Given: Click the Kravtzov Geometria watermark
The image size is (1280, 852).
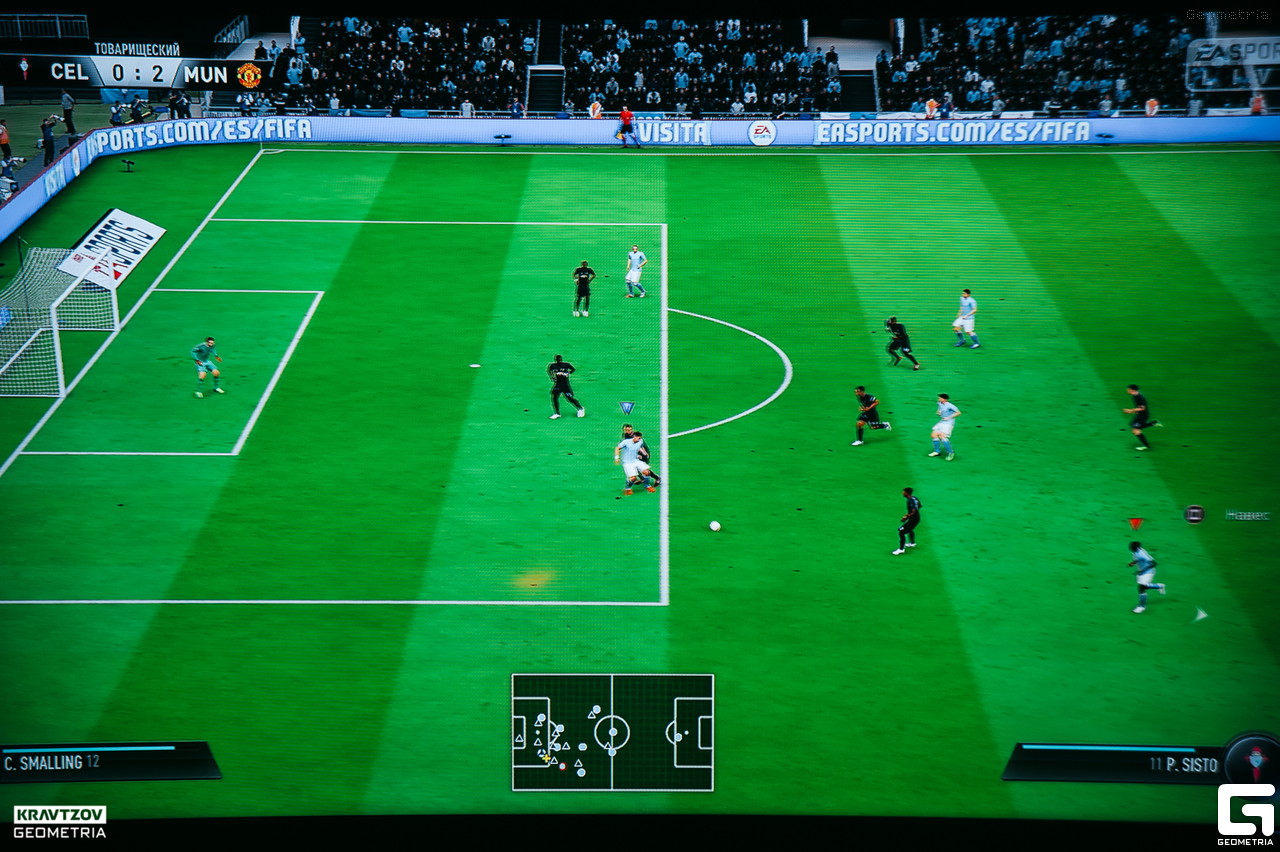Looking at the screenshot, I should pos(60,822).
